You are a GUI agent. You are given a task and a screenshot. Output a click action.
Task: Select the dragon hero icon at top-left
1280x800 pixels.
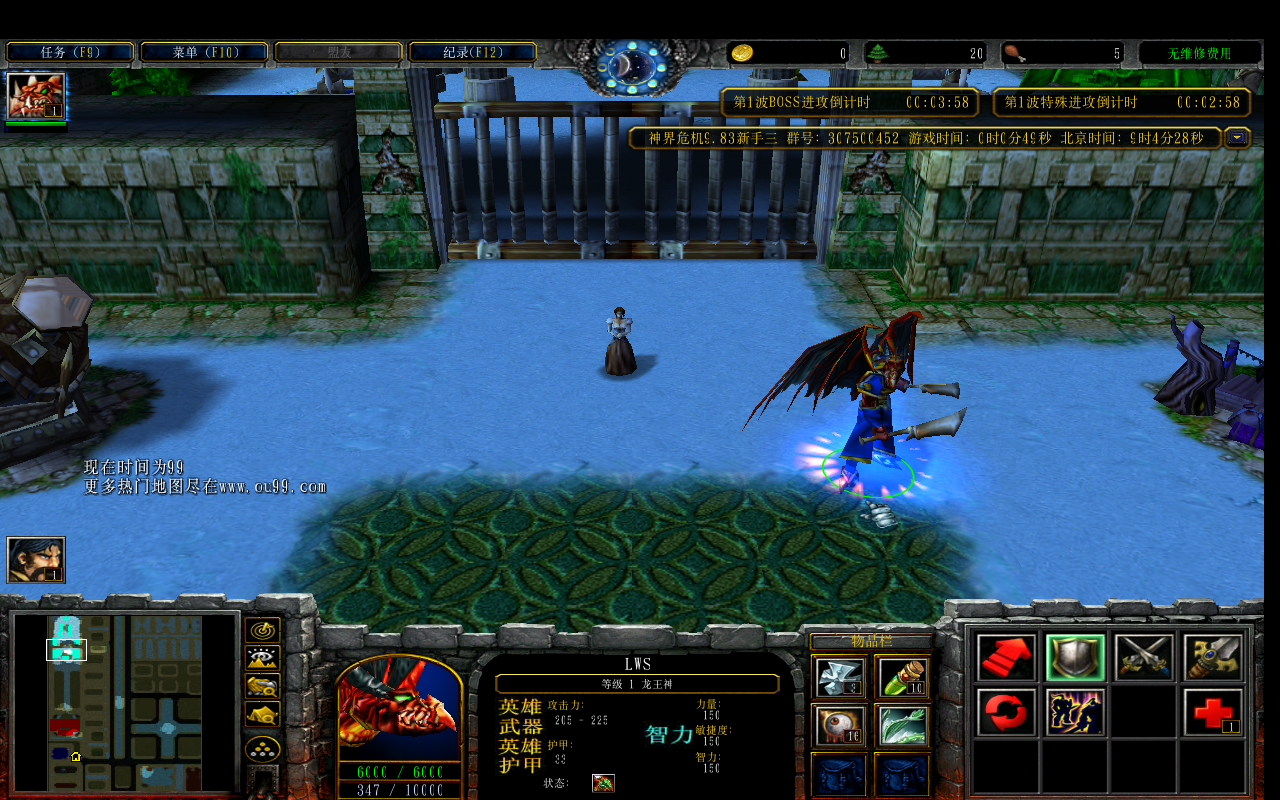click(x=36, y=96)
